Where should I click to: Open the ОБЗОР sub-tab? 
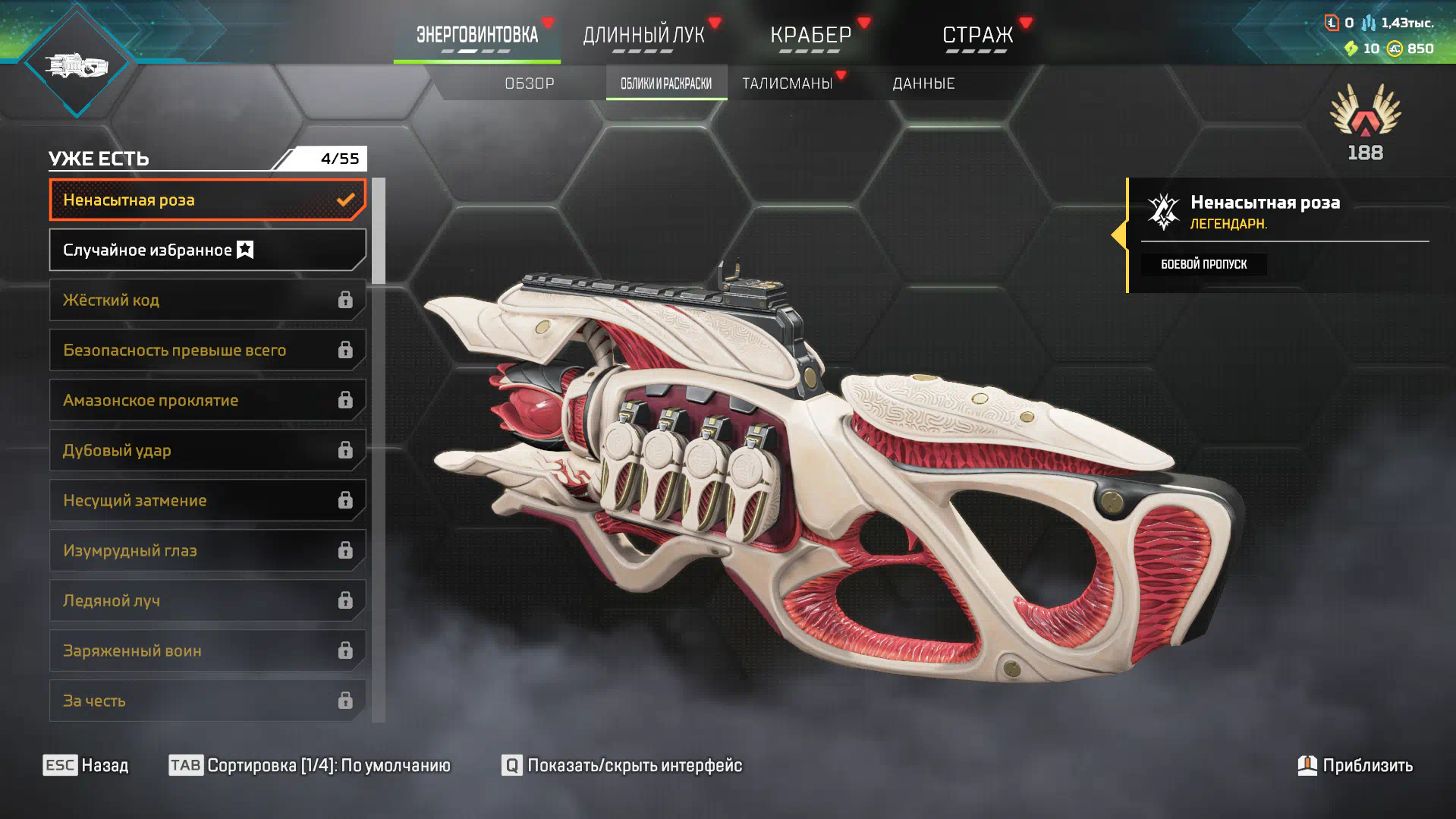click(x=530, y=83)
